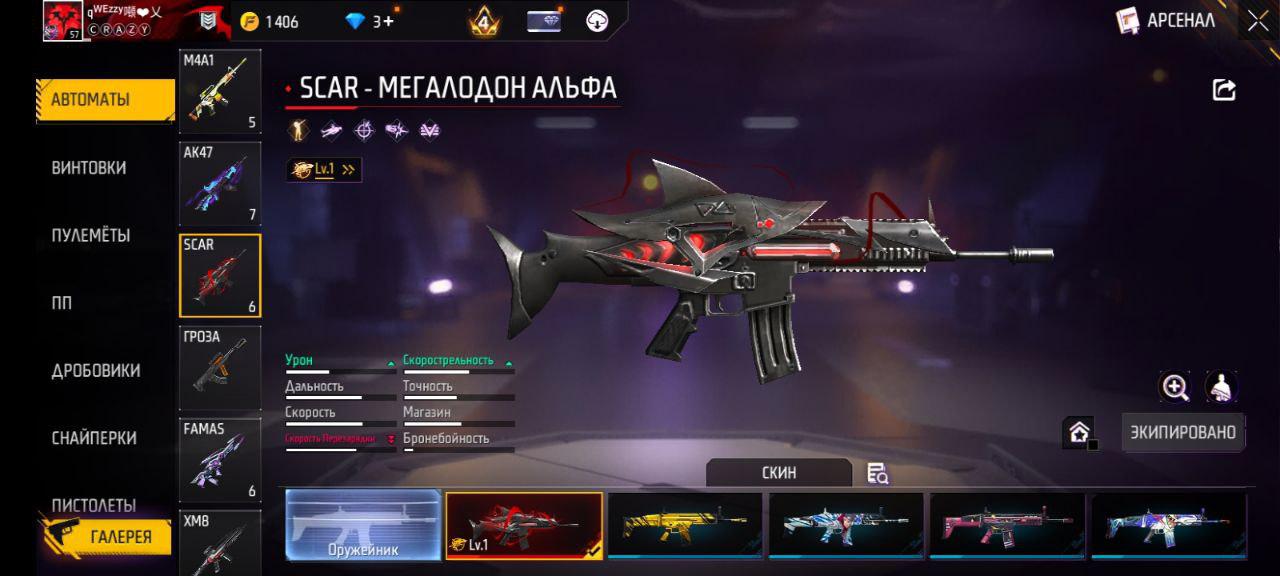Open the player profile avatar
Image resolution: width=1280 pixels, height=576 pixels.
(62, 21)
